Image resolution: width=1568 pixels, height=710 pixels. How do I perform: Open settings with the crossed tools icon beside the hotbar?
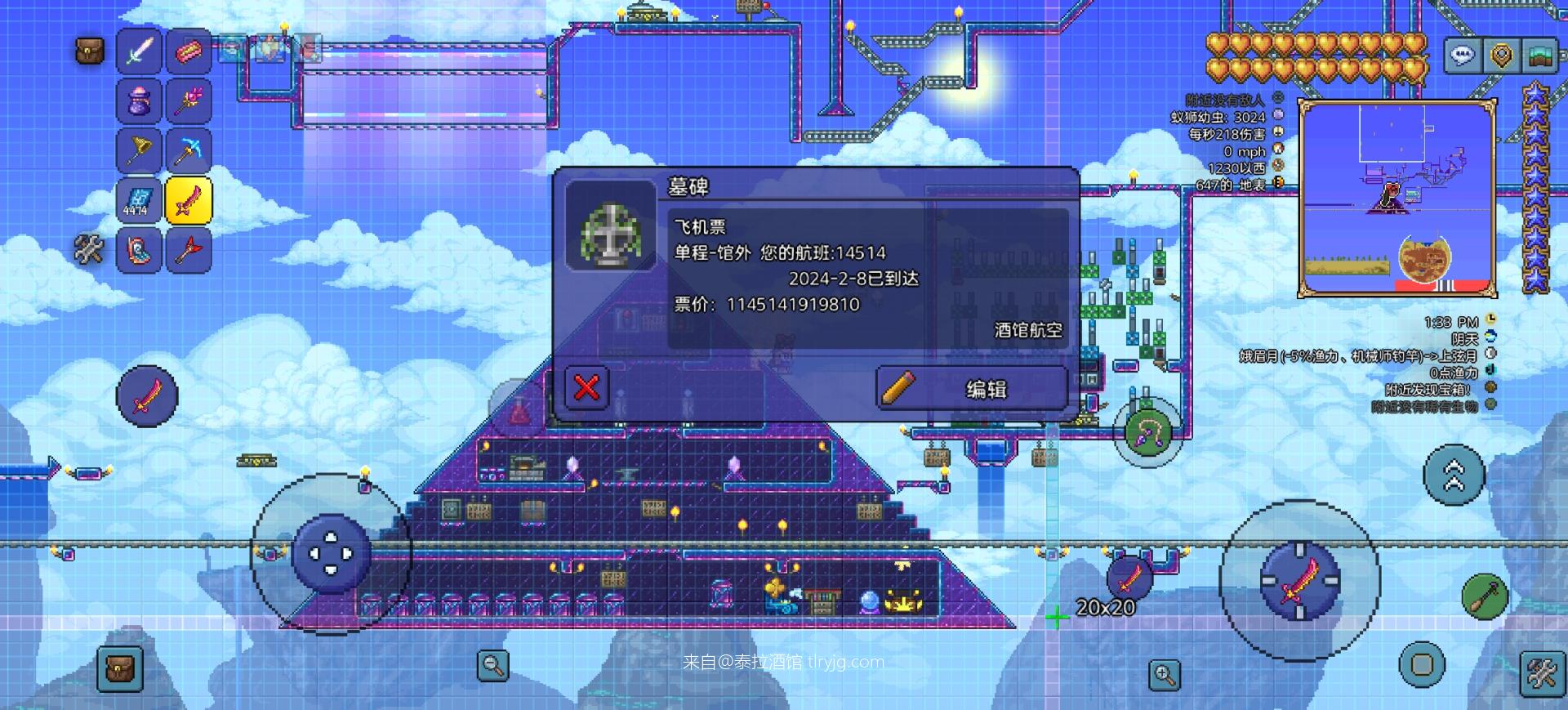coord(89,249)
